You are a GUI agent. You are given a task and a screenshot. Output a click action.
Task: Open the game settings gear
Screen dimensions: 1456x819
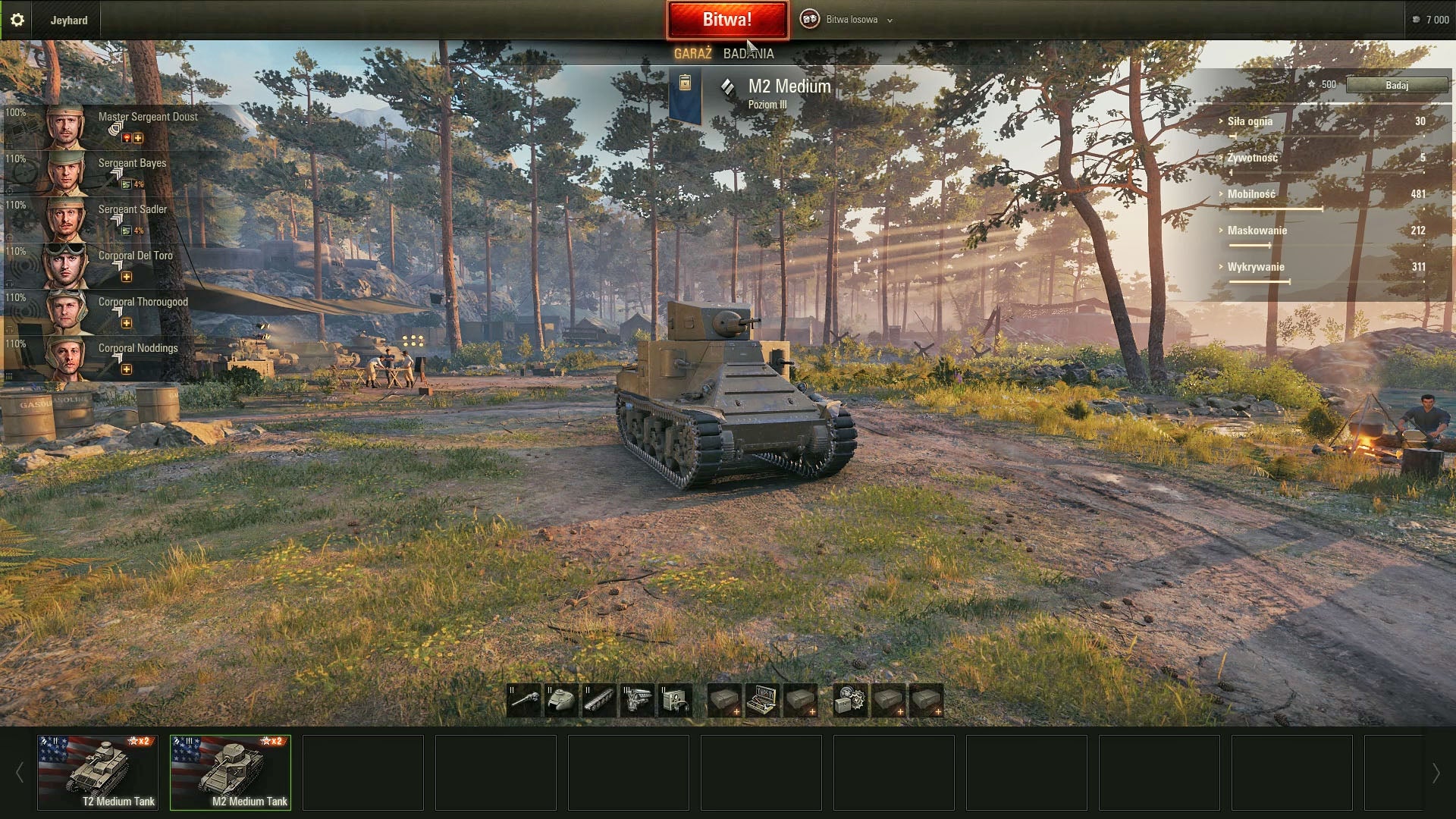coord(17,19)
